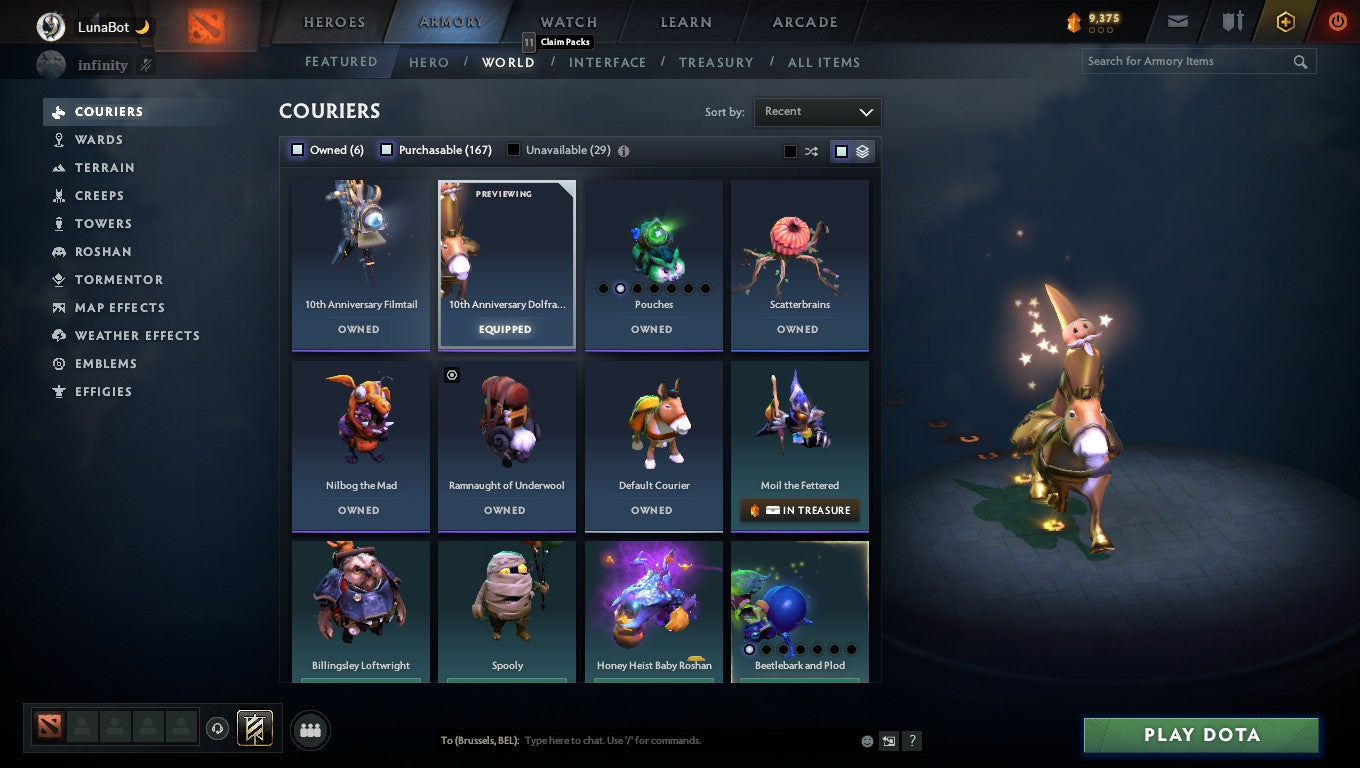
Task: Select the Nilbog the Mad courier
Action: point(360,430)
